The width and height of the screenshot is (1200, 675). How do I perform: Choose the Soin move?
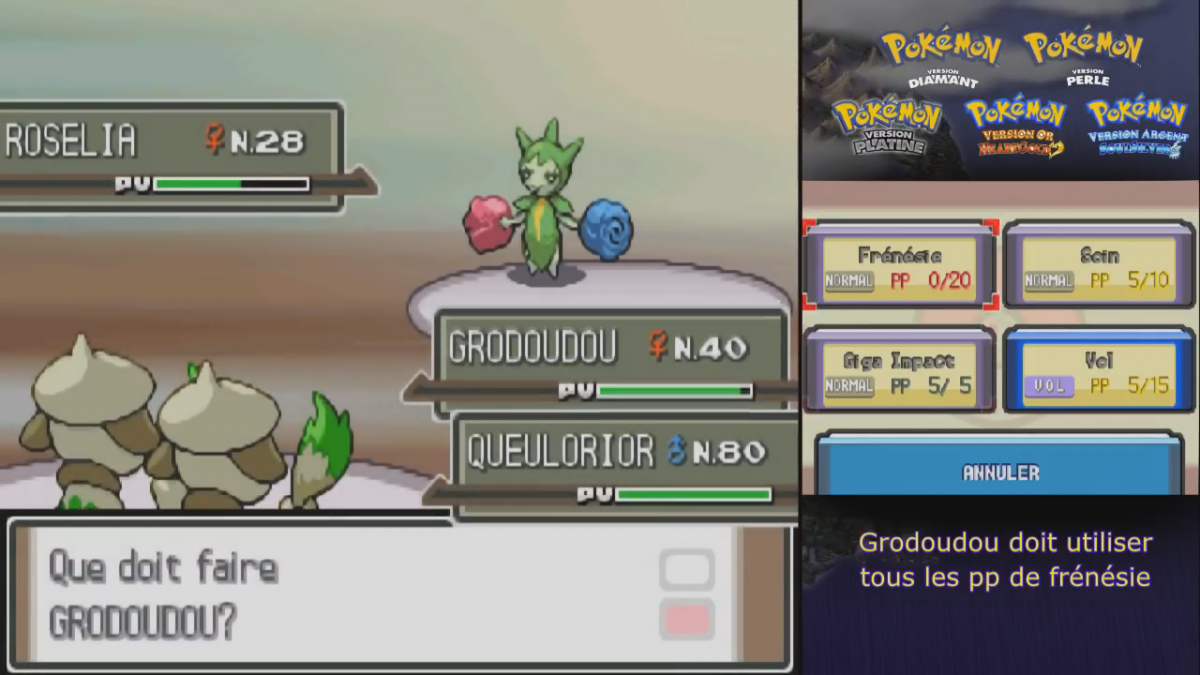[x=1099, y=267]
